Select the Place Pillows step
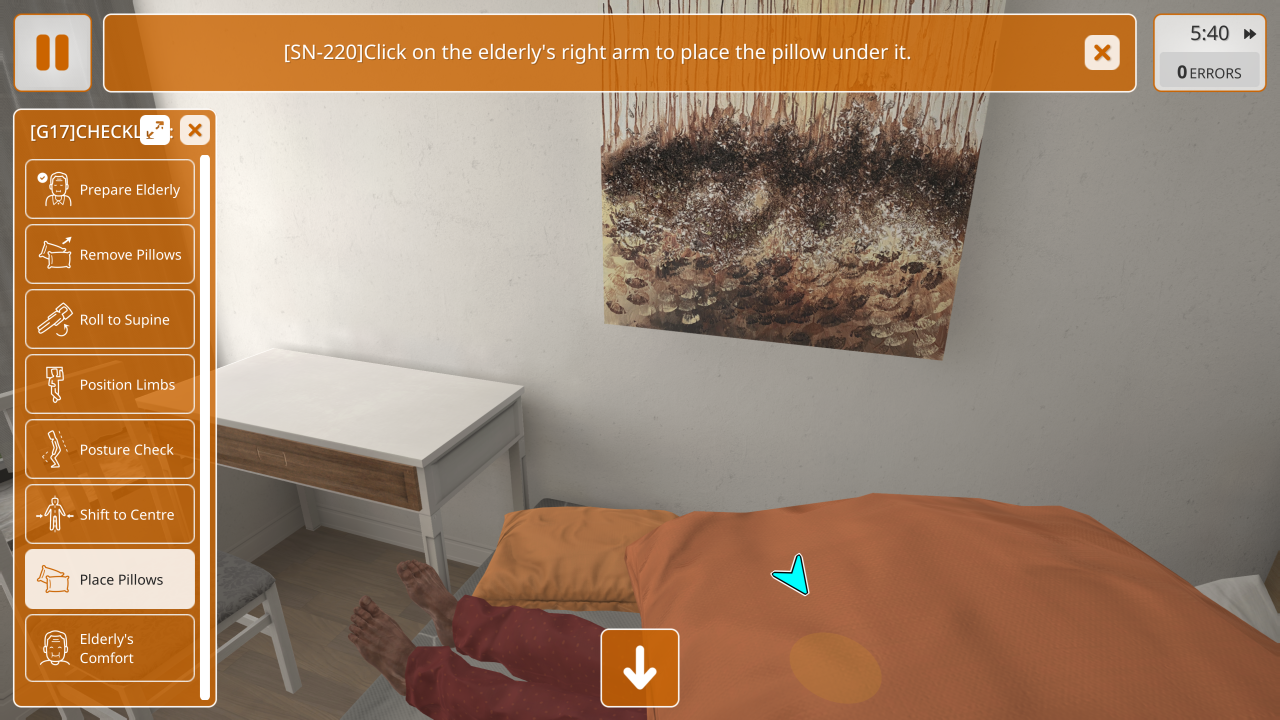 point(110,579)
